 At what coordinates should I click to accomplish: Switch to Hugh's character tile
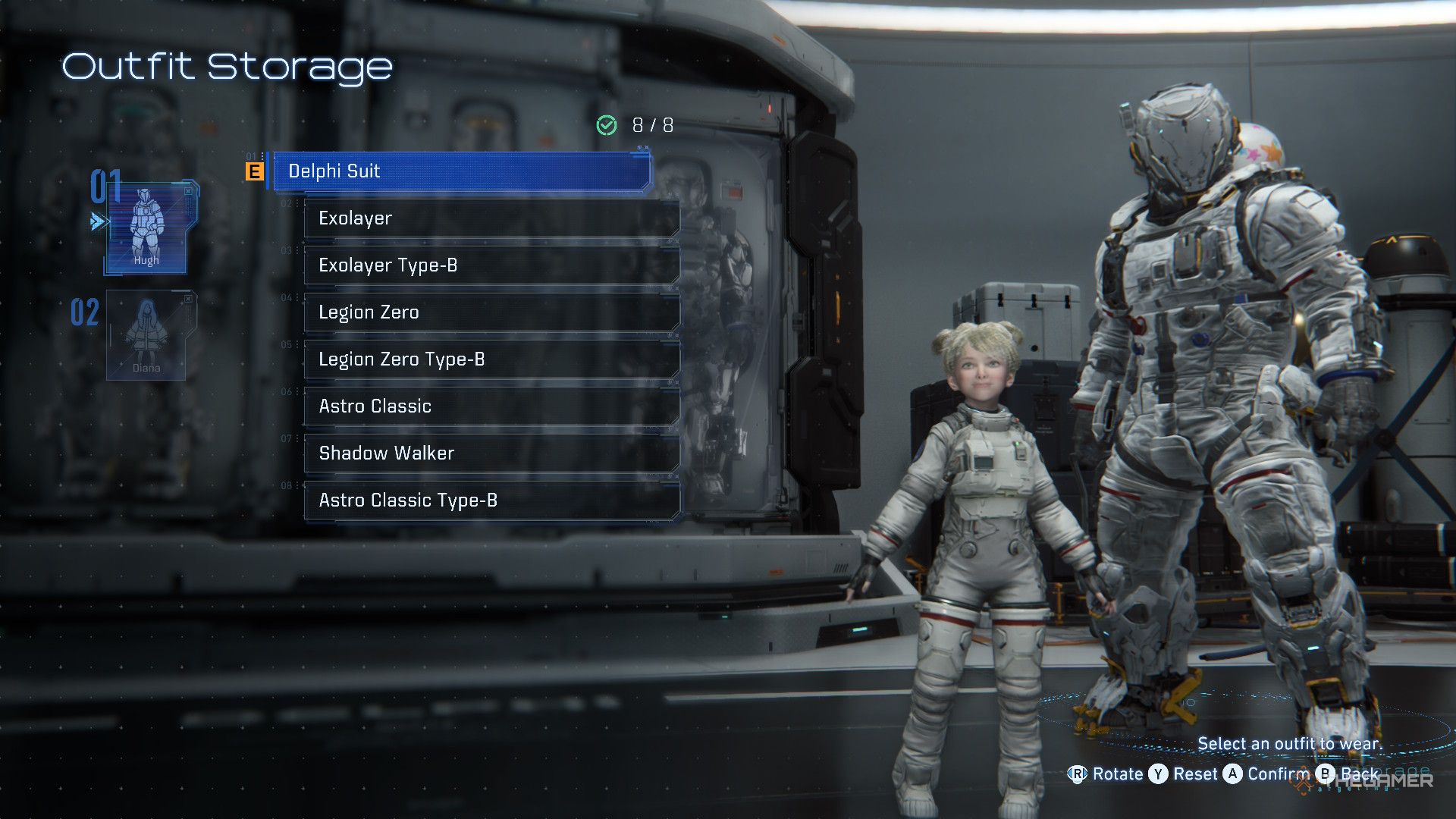[x=147, y=228]
